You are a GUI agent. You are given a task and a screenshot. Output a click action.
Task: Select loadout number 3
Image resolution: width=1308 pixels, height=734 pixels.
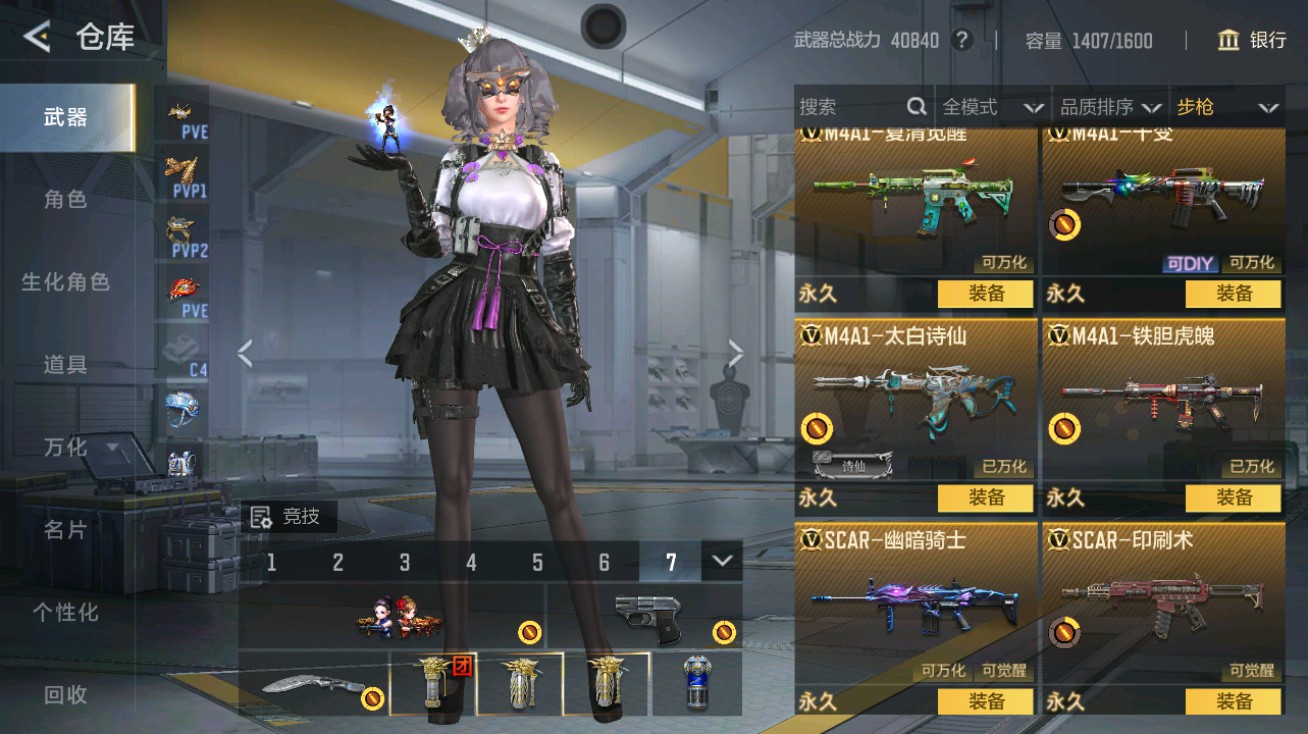404,563
